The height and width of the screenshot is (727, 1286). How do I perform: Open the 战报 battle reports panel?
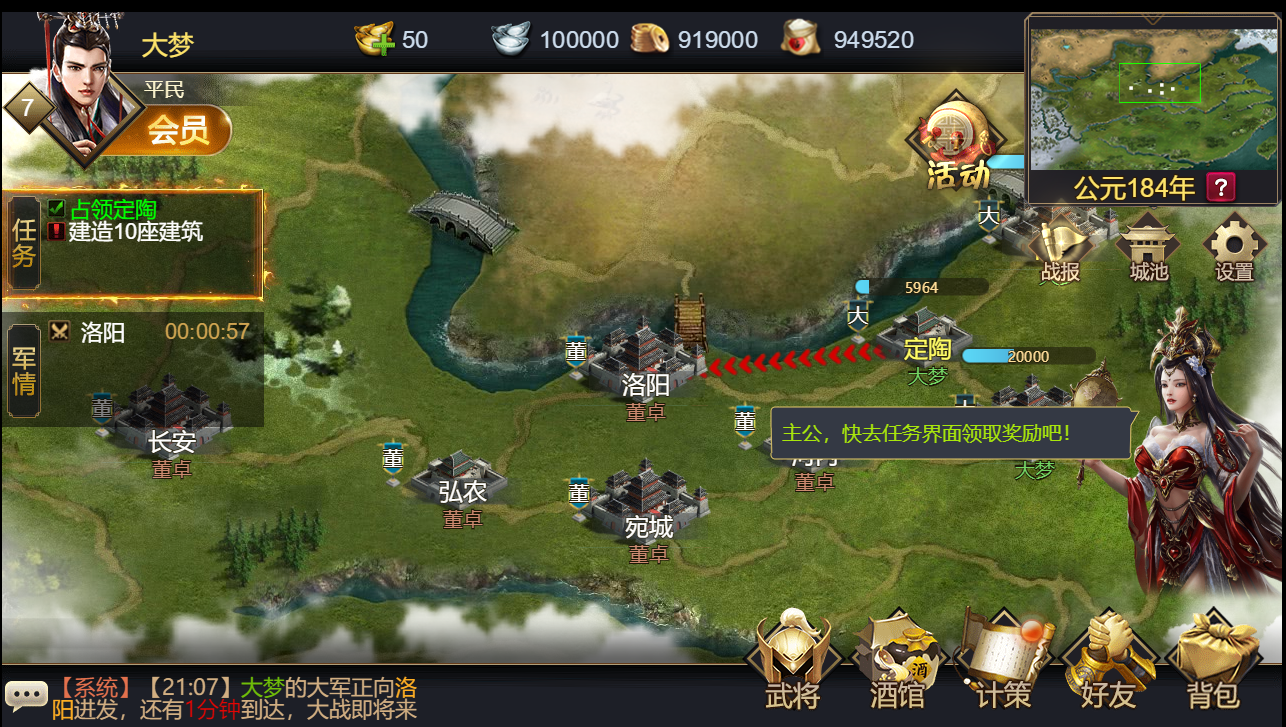(x=1059, y=243)
